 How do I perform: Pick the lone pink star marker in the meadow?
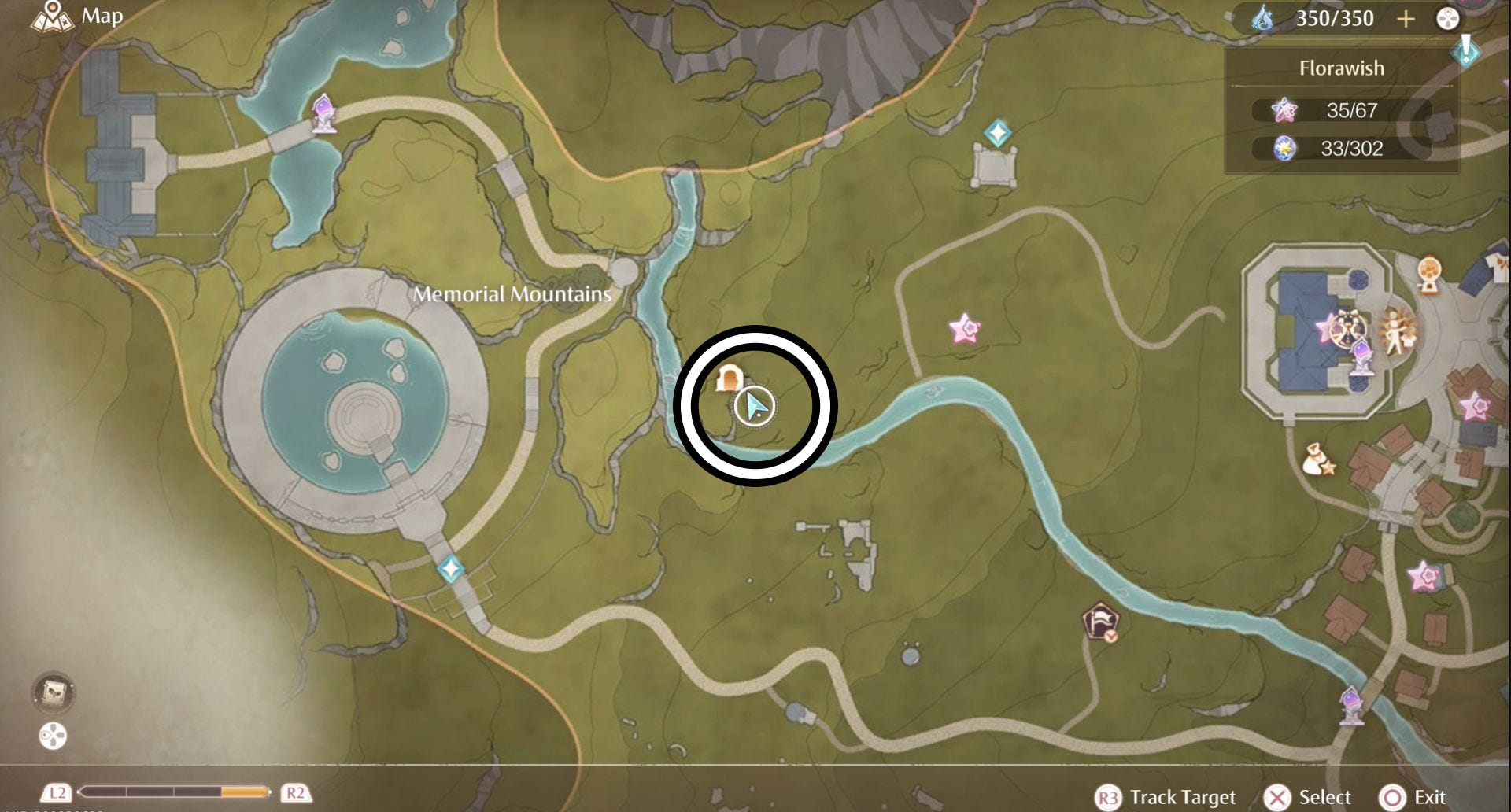965,329
